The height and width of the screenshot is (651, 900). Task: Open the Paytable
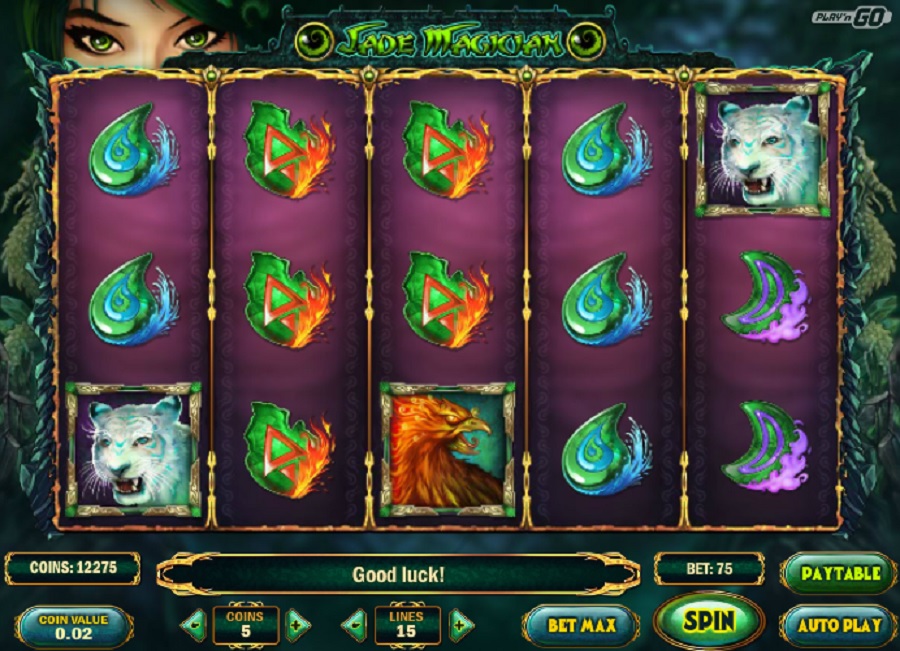point(838,574)
